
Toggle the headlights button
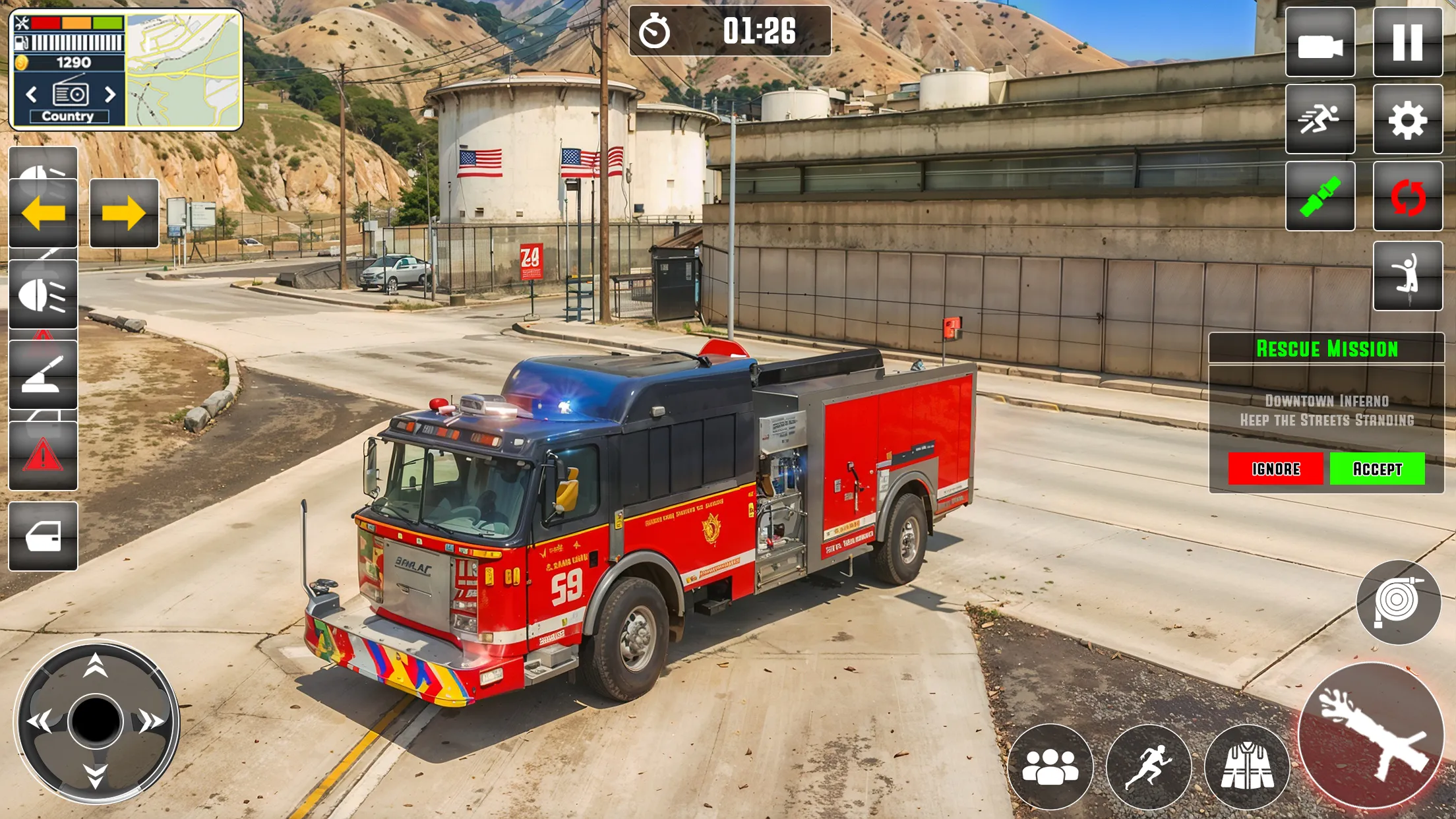point(44,294)
